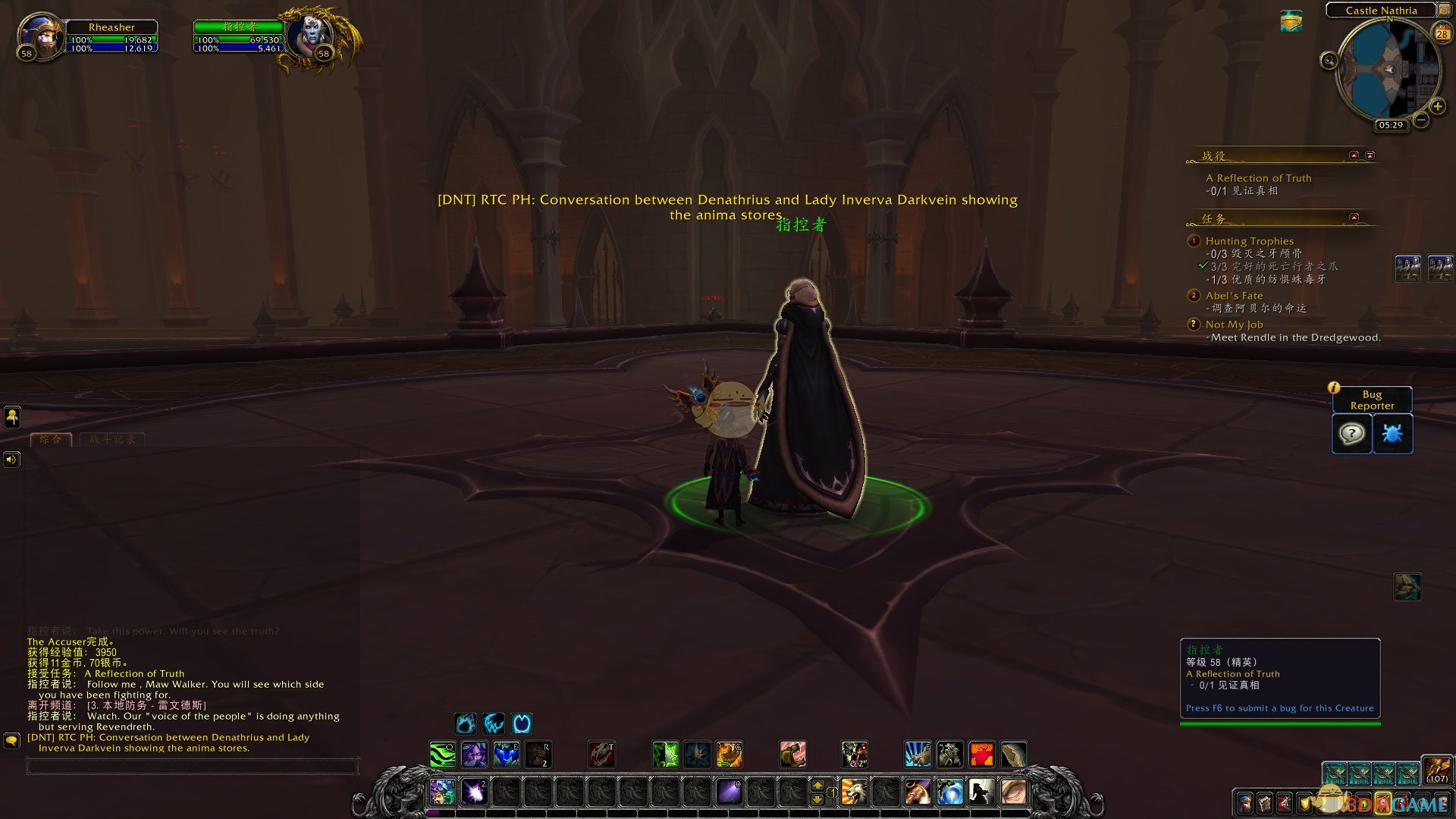The width and height of the screenshot is (1456, 819).
Task: Use the wolf sunburst ability slot
Action: tap(854, 792)
